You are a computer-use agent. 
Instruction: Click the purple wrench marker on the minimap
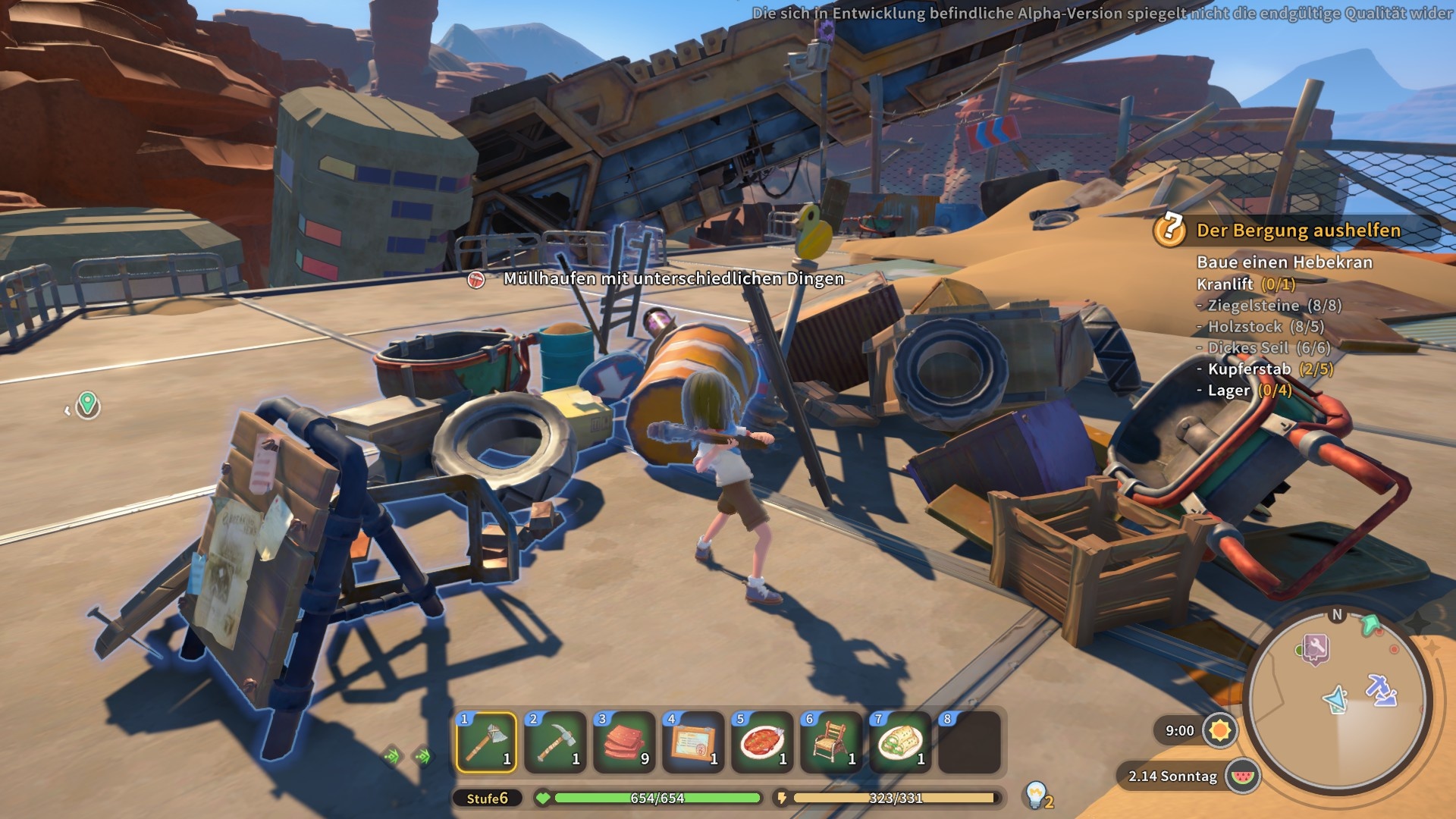coord(1316,648)
